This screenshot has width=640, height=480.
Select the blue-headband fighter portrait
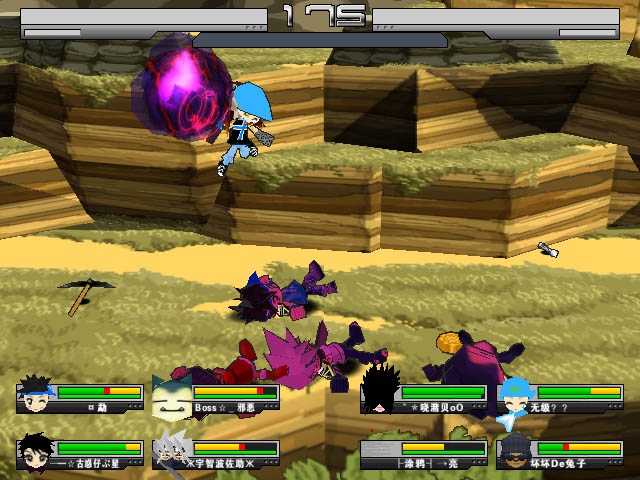(35, 394)
